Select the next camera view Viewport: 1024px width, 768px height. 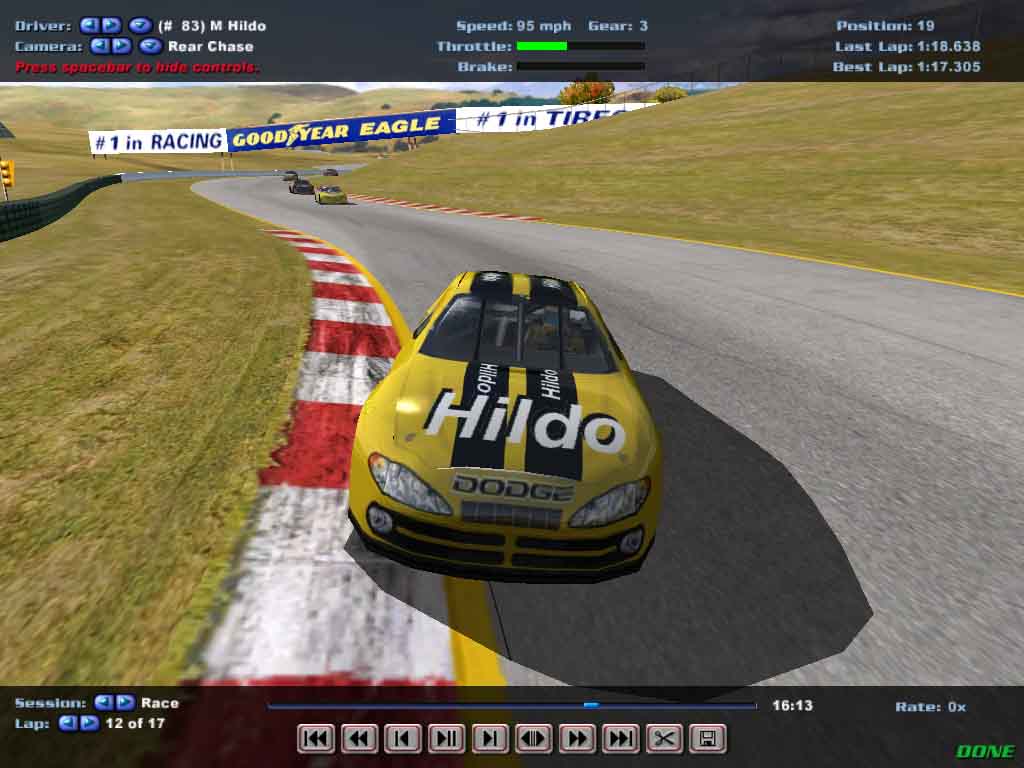pyautogui.click(x=121, y=46)
